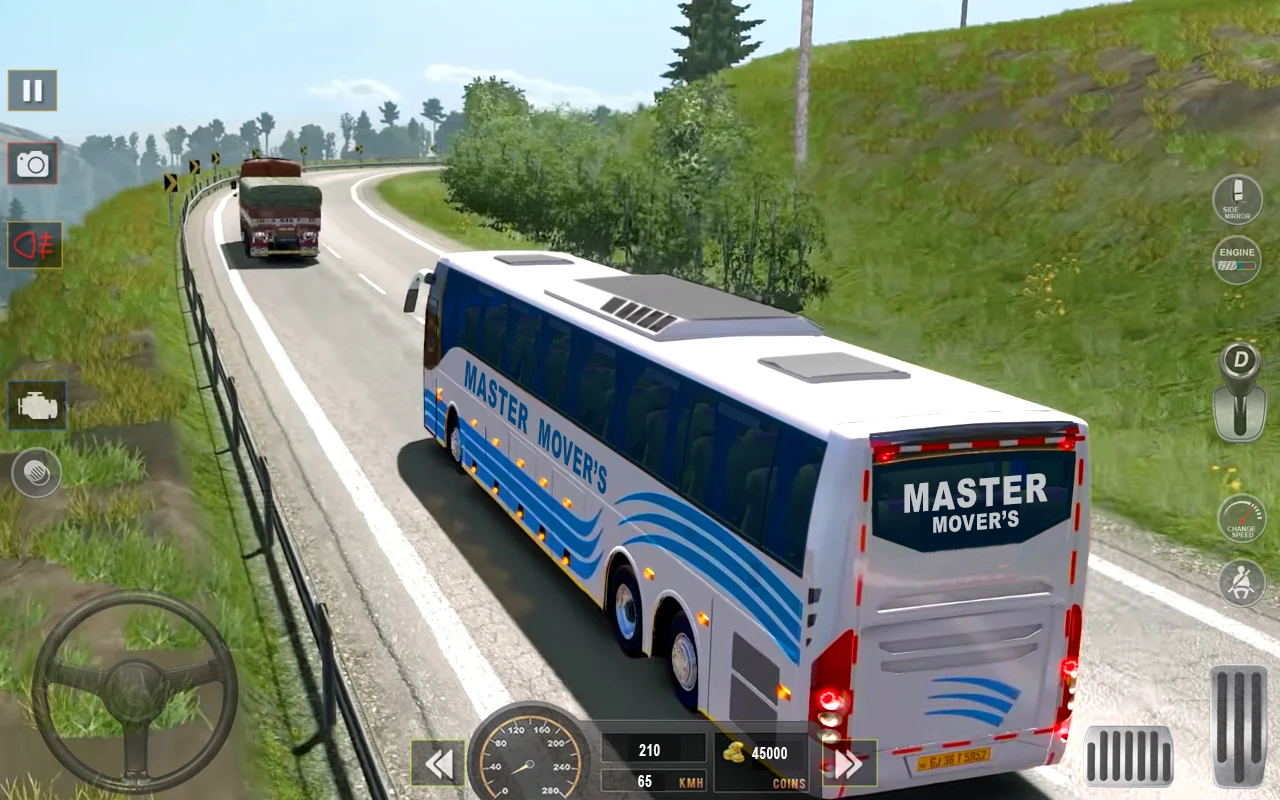Toggle the headlights on

pyautogui.click(x=35, y=243)
